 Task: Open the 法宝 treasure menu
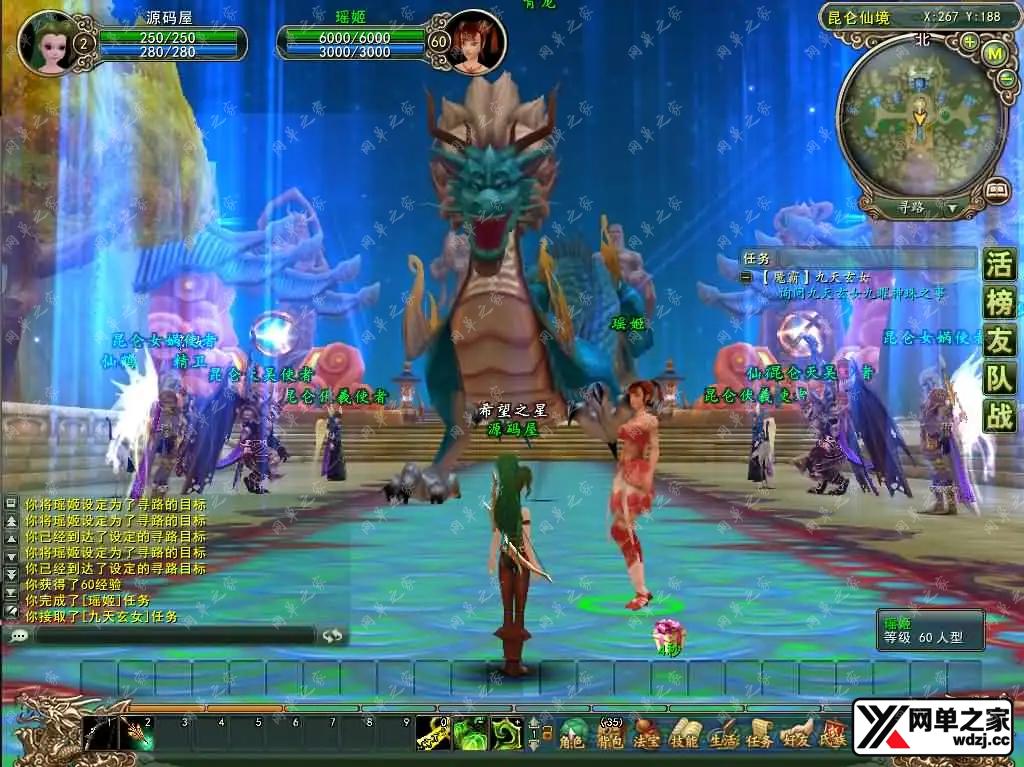(647, 734)
